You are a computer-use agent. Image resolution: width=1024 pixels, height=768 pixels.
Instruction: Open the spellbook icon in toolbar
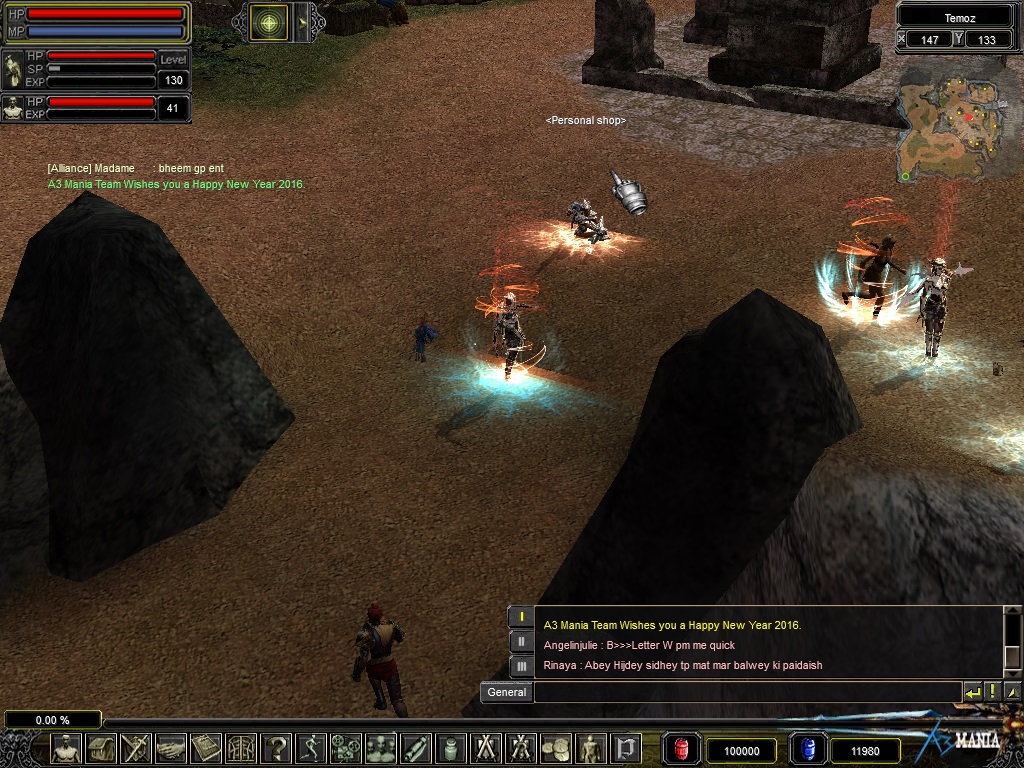pyautogui.click(x=207, y=748)
